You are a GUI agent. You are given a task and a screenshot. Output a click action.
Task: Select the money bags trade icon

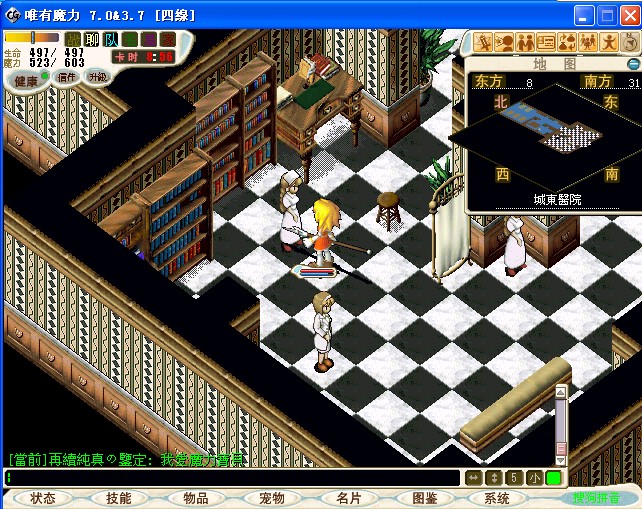coord(566,42)
